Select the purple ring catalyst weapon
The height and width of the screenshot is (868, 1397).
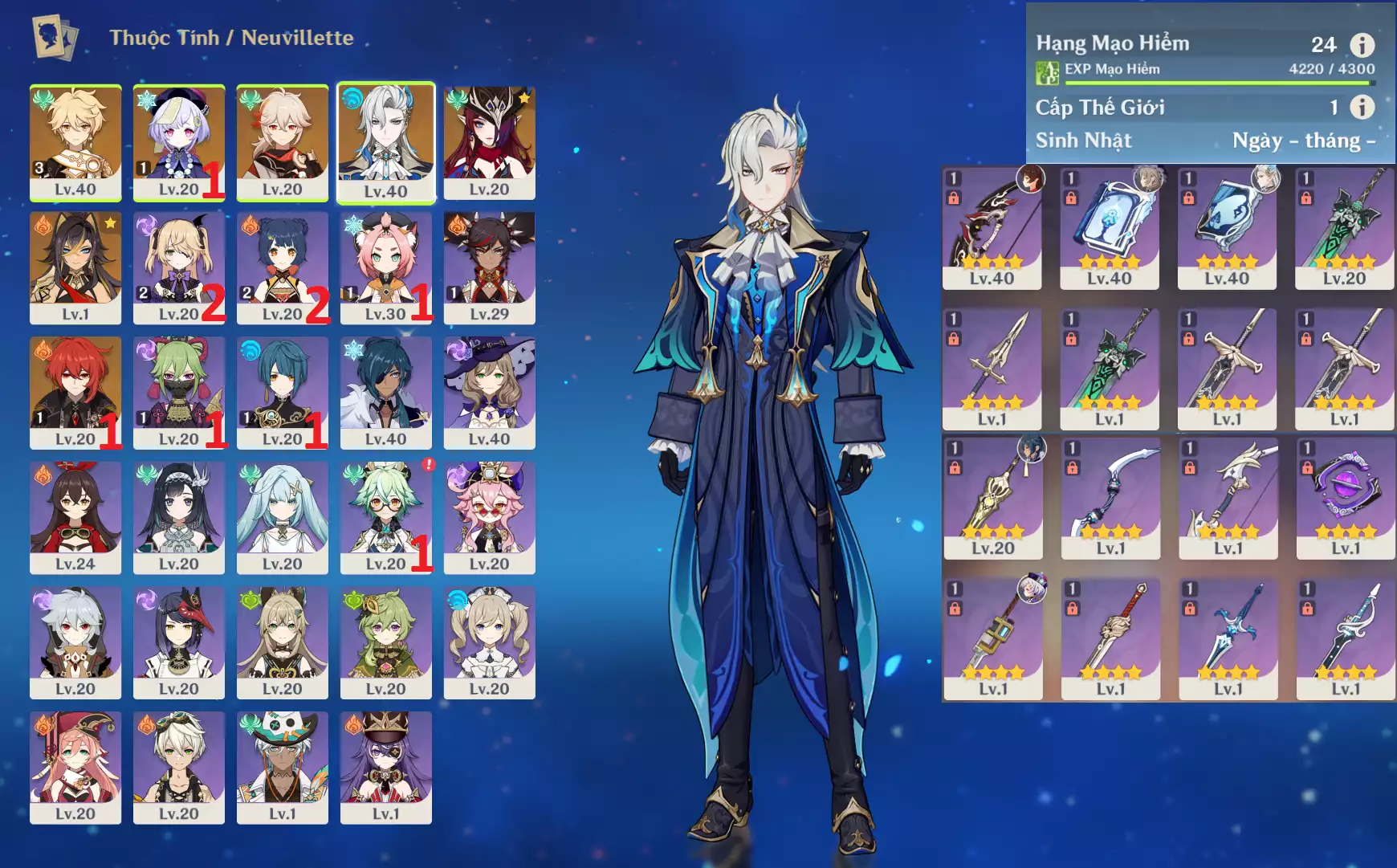pos(1346,498)
